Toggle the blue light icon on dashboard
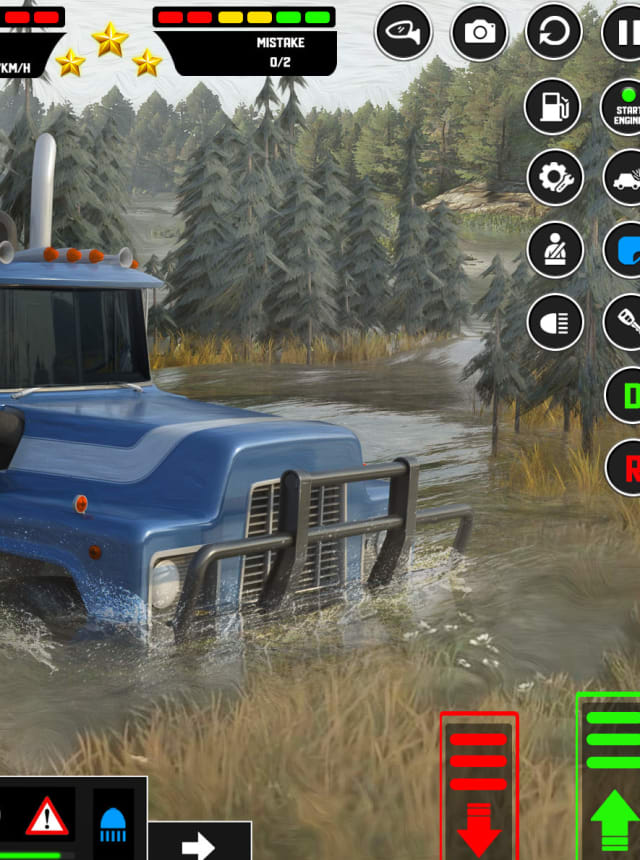This screenshot has height=860, width=640. [x=113, y=822]
